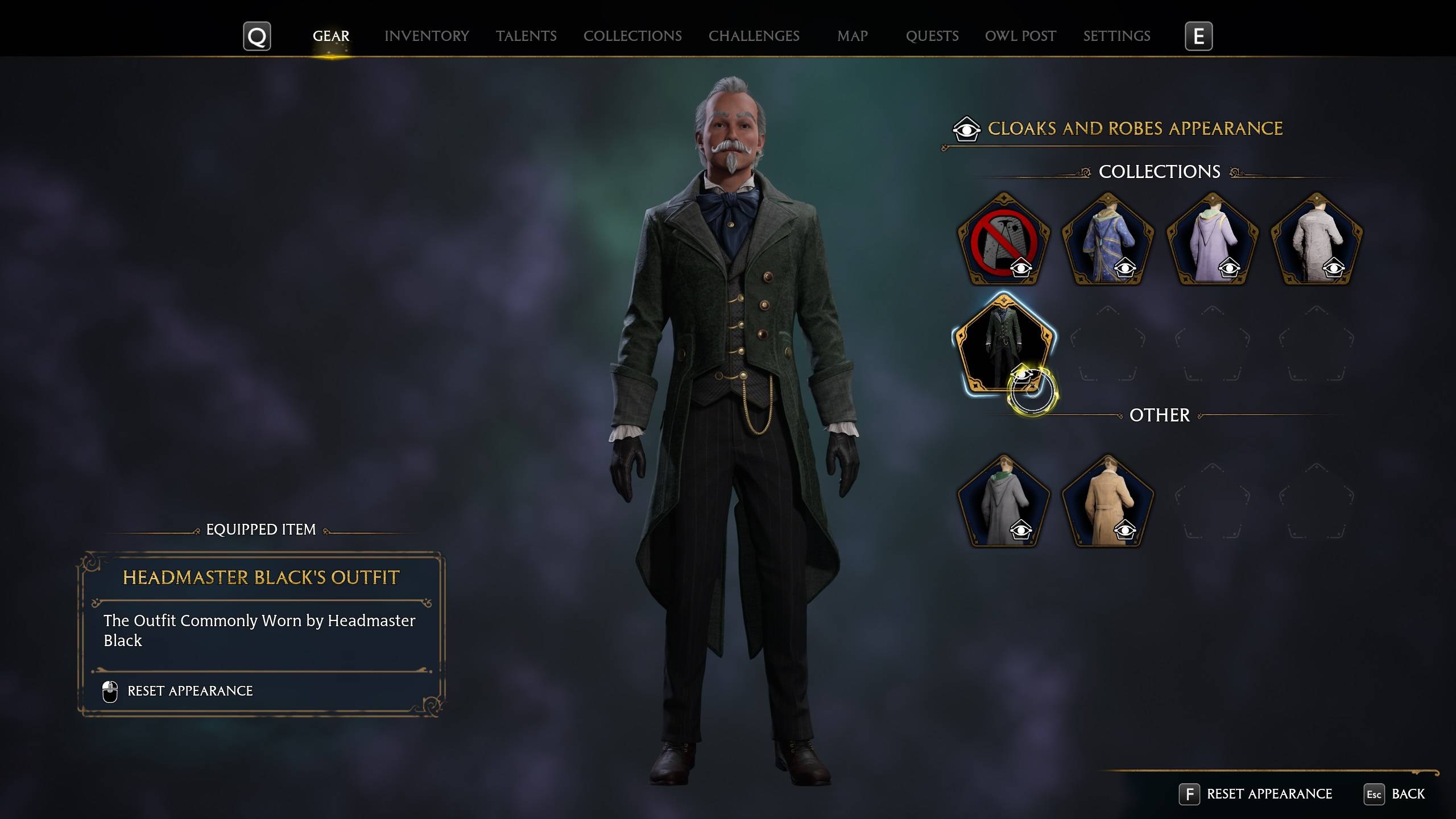Select the tan trench coat appearance
1456x819 pixels.
(1107, 502)
